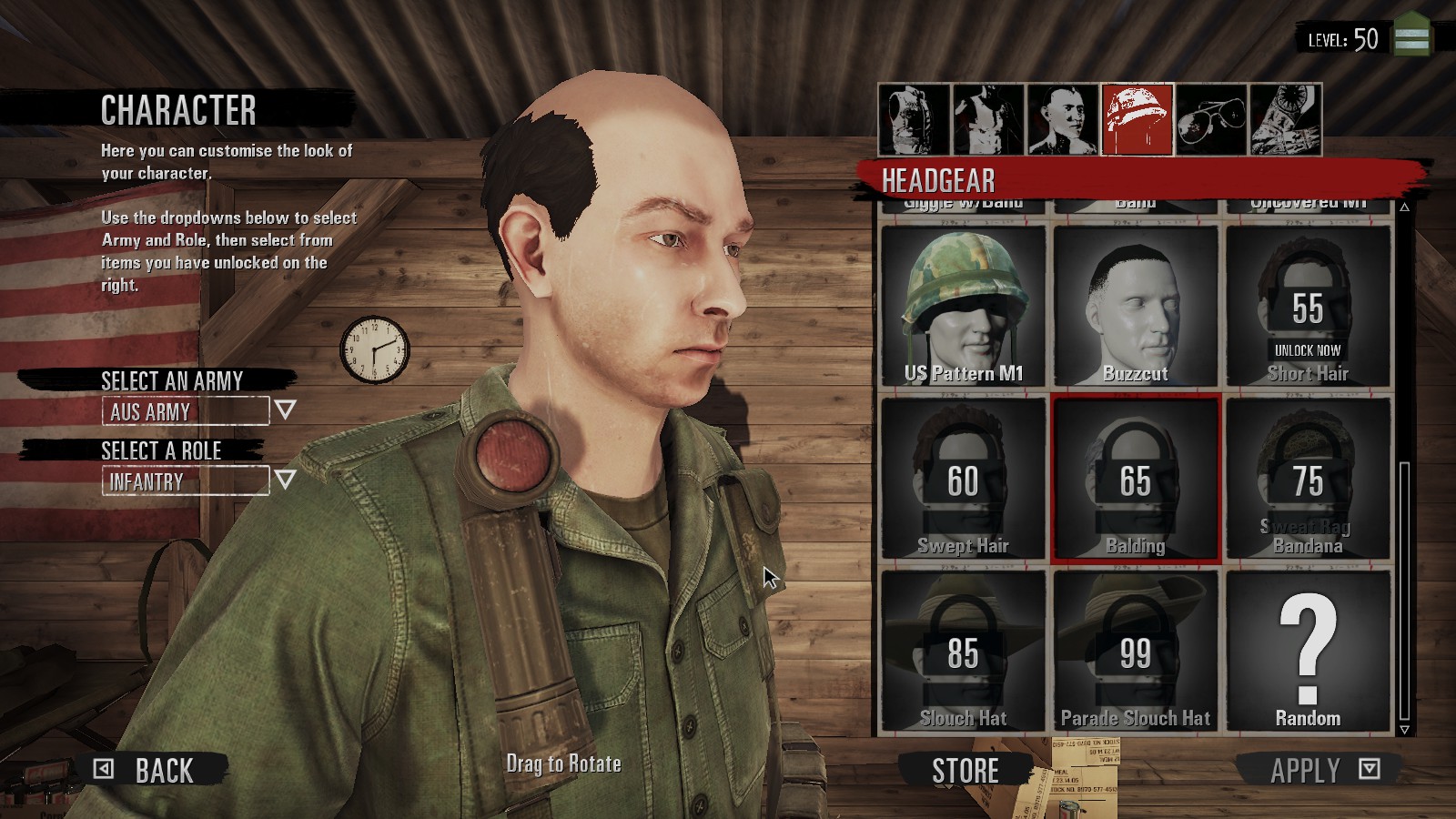Select the red Headgear helmet category icon

tap(1137, 118)
